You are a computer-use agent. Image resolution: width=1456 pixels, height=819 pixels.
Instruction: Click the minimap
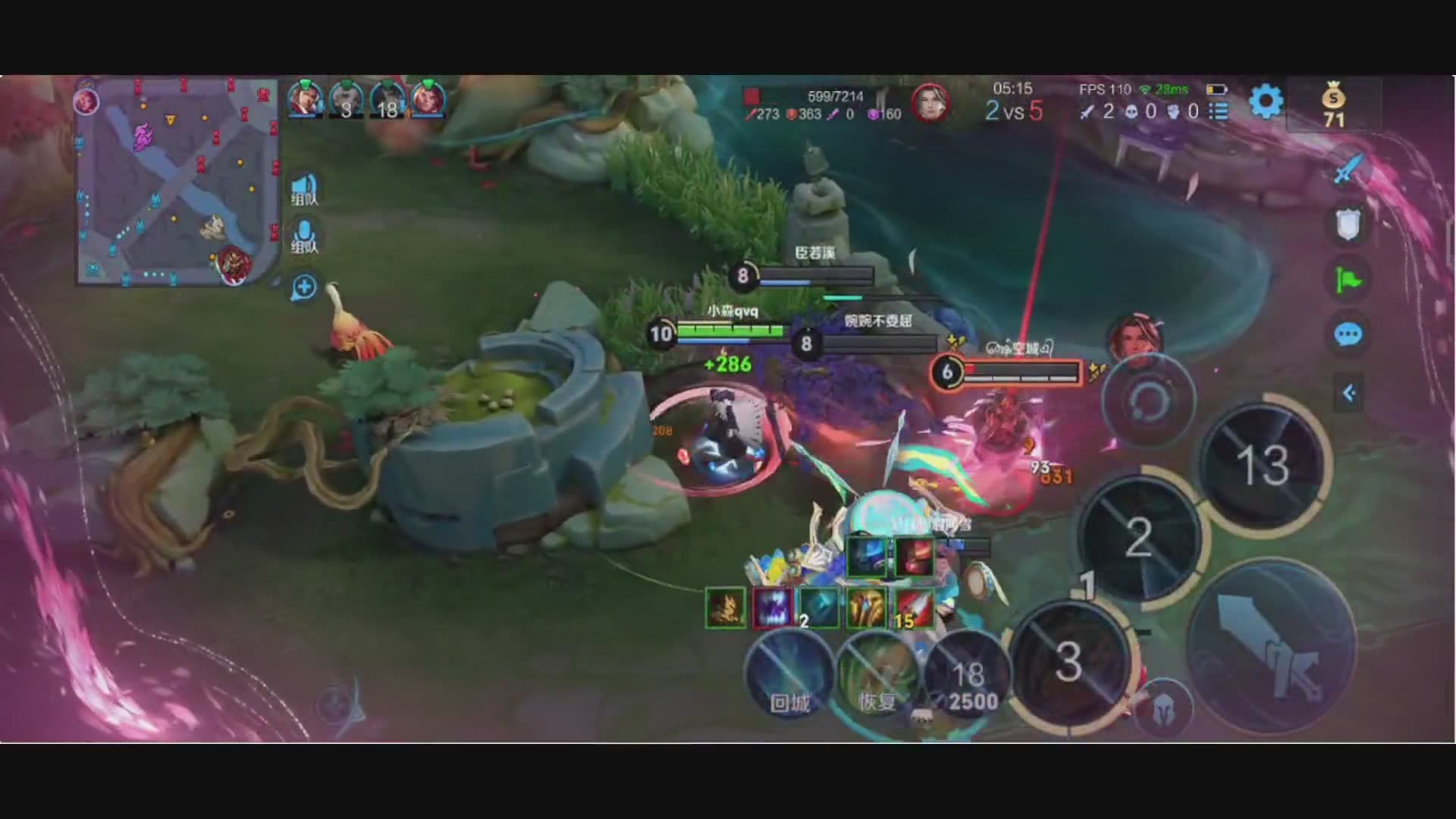177,182
